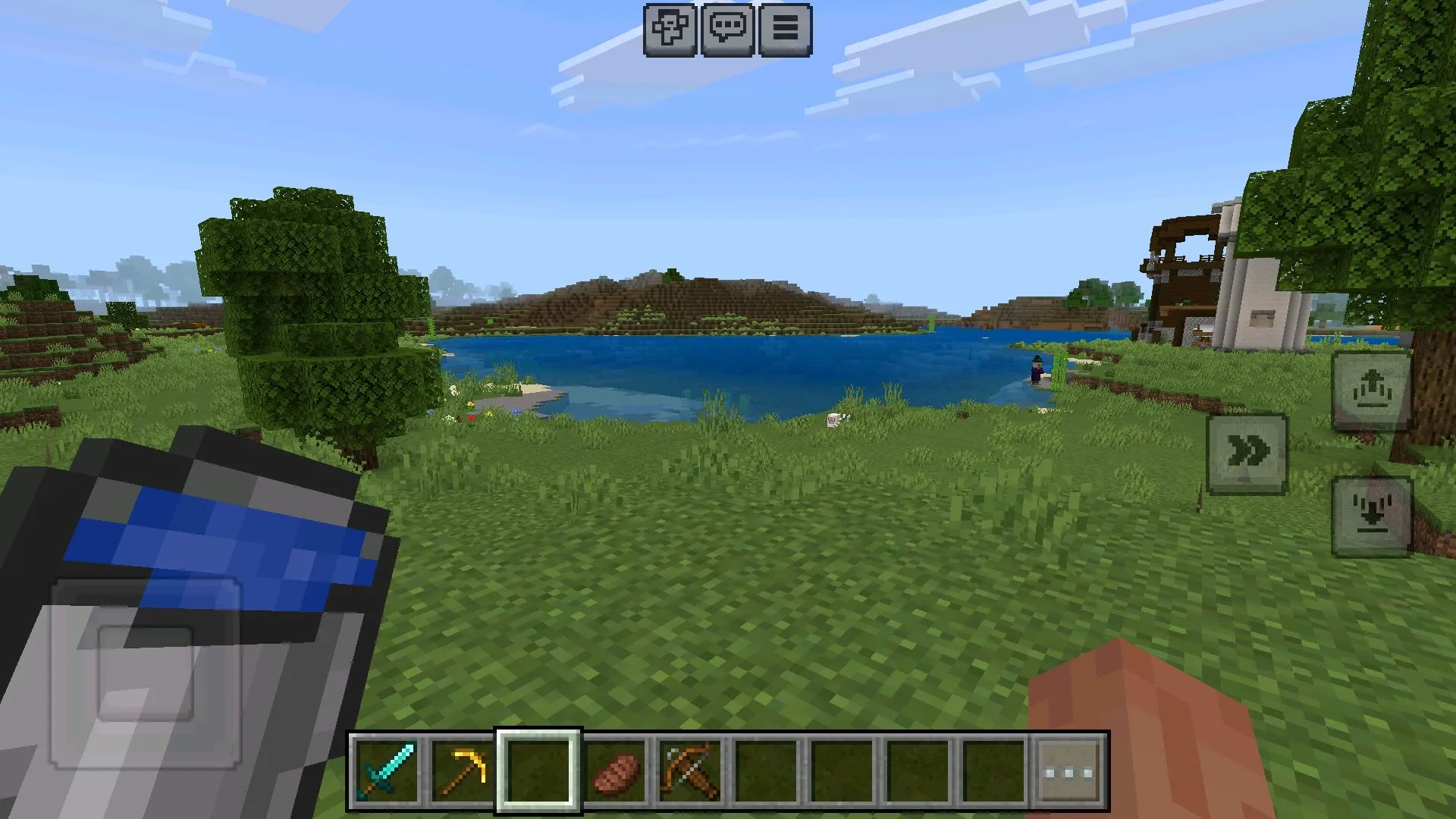Select the cooked meat hotbar slot
Image resolution: width=1456 pixels, height=819 pixels.
[x=614, y=771]
